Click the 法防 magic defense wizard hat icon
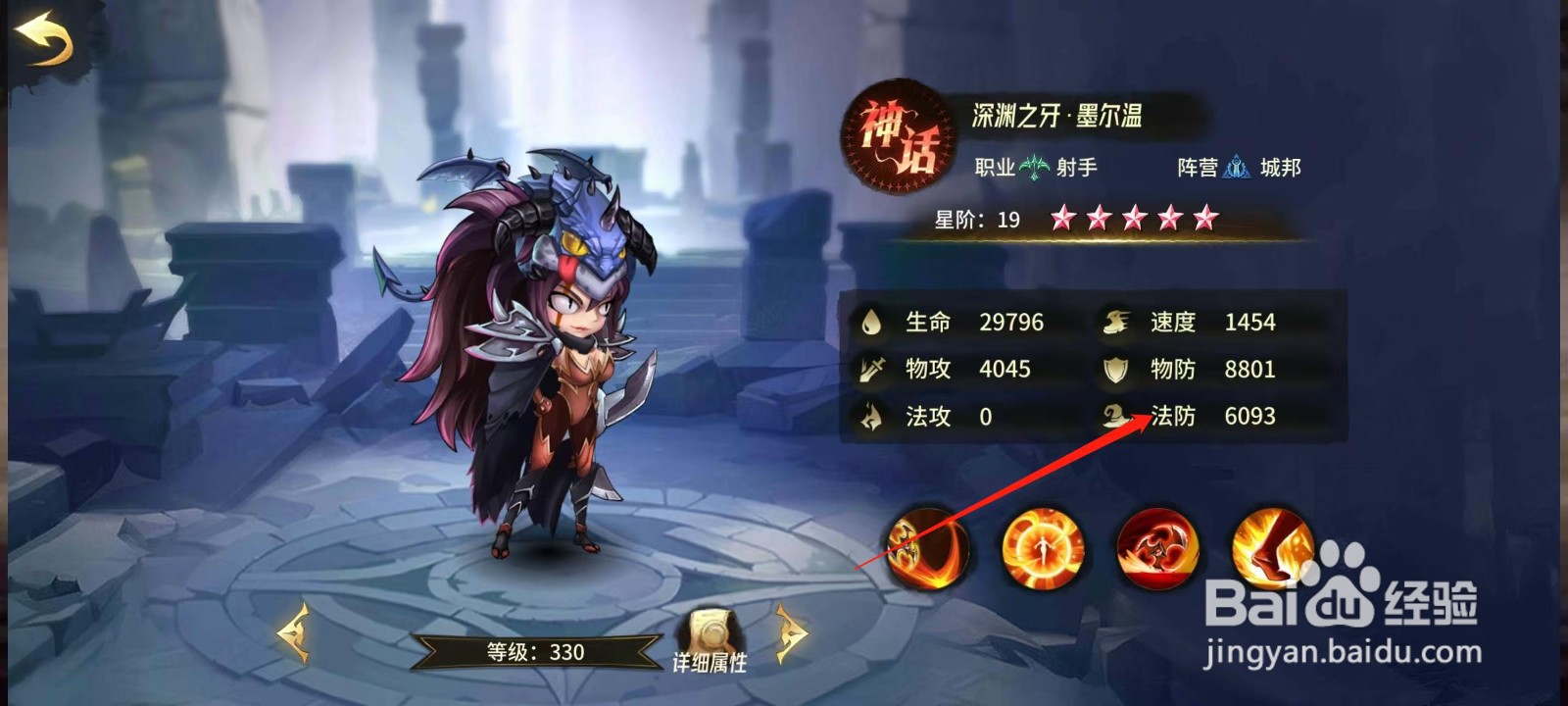The width and height of the screenshot is (1568, 706). coord(1115,416)
